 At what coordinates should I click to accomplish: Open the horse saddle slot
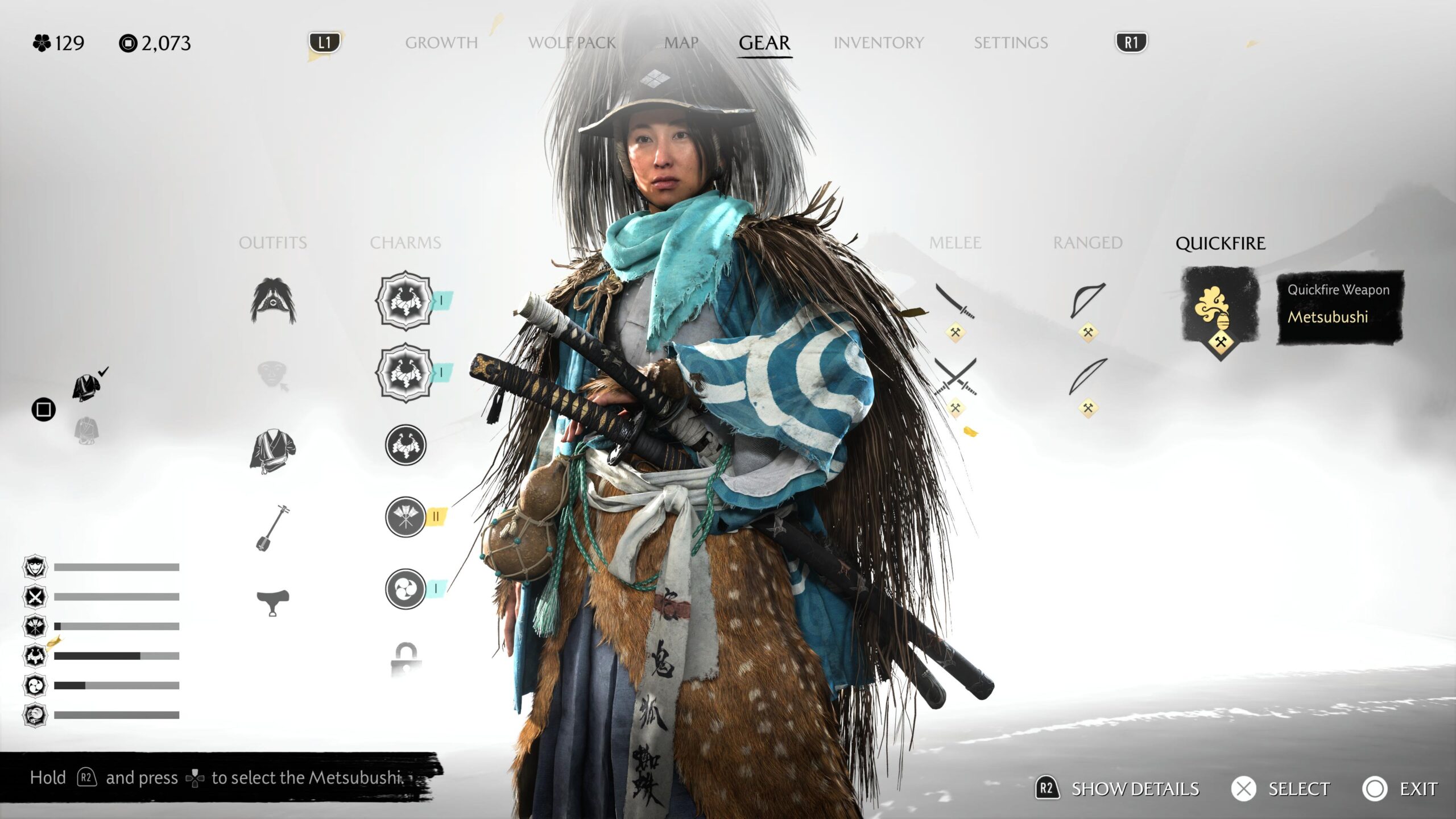[273, 602]
